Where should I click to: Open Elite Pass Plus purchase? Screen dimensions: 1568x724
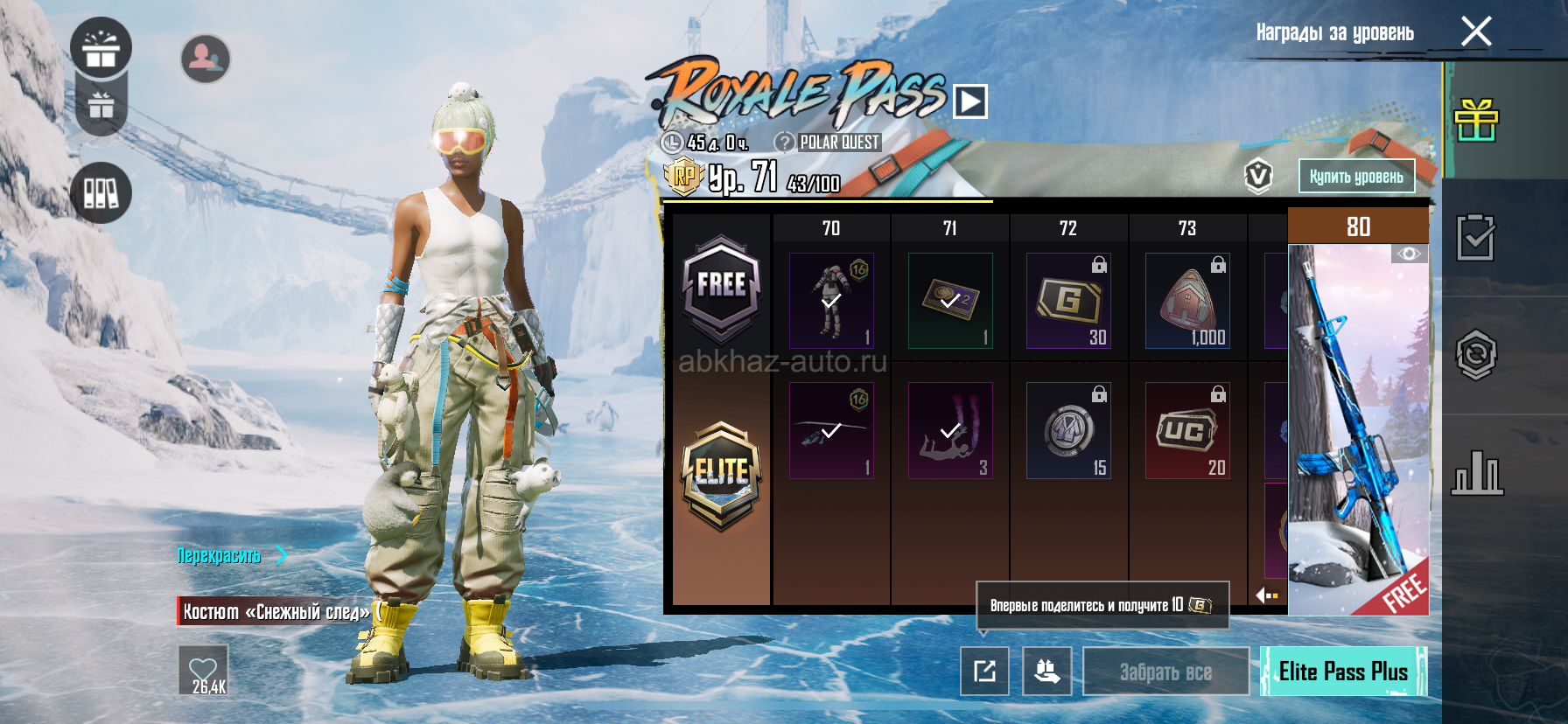[1343, 672]
